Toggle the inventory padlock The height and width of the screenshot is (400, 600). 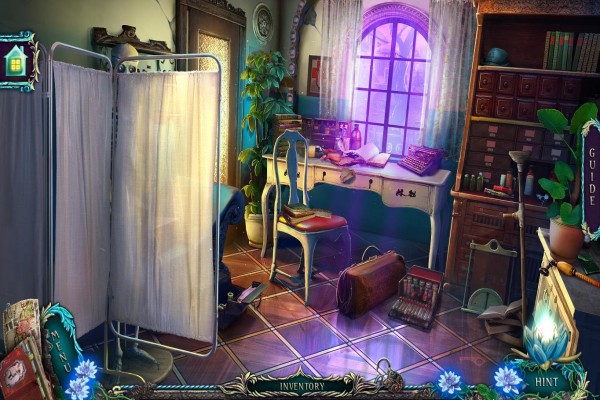393,380
